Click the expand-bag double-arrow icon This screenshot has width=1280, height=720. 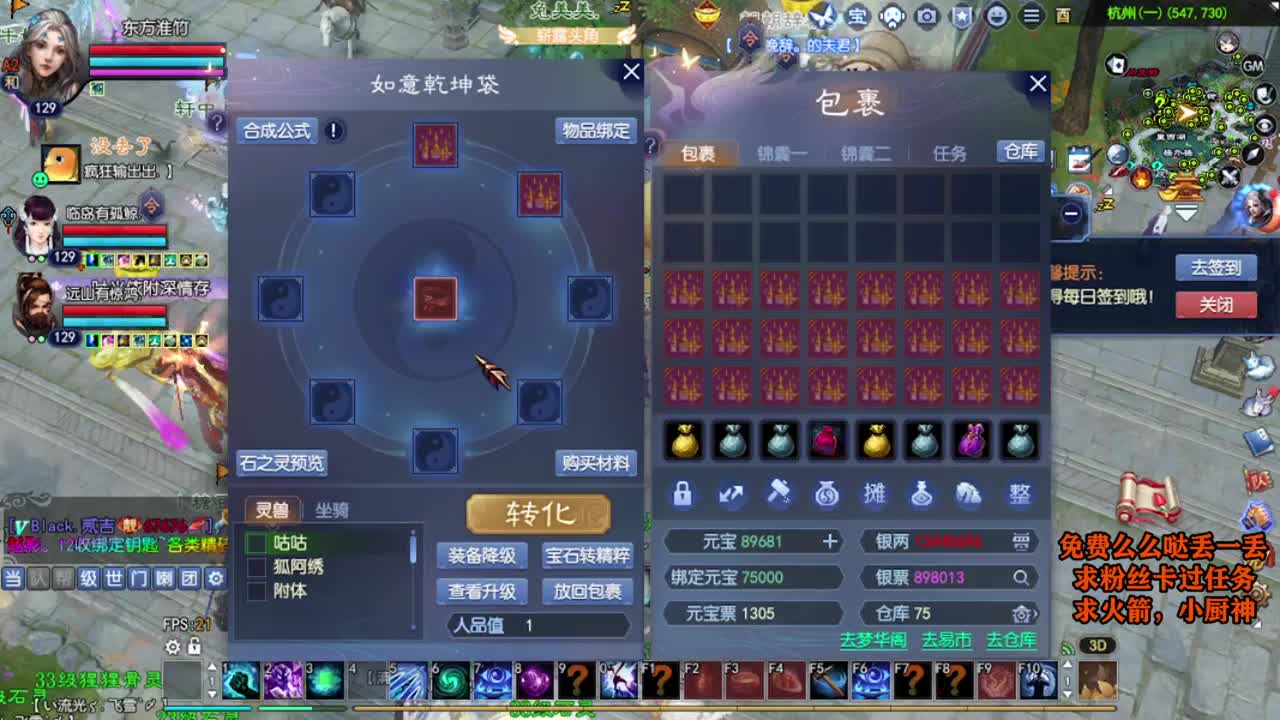tap(732, 493)
